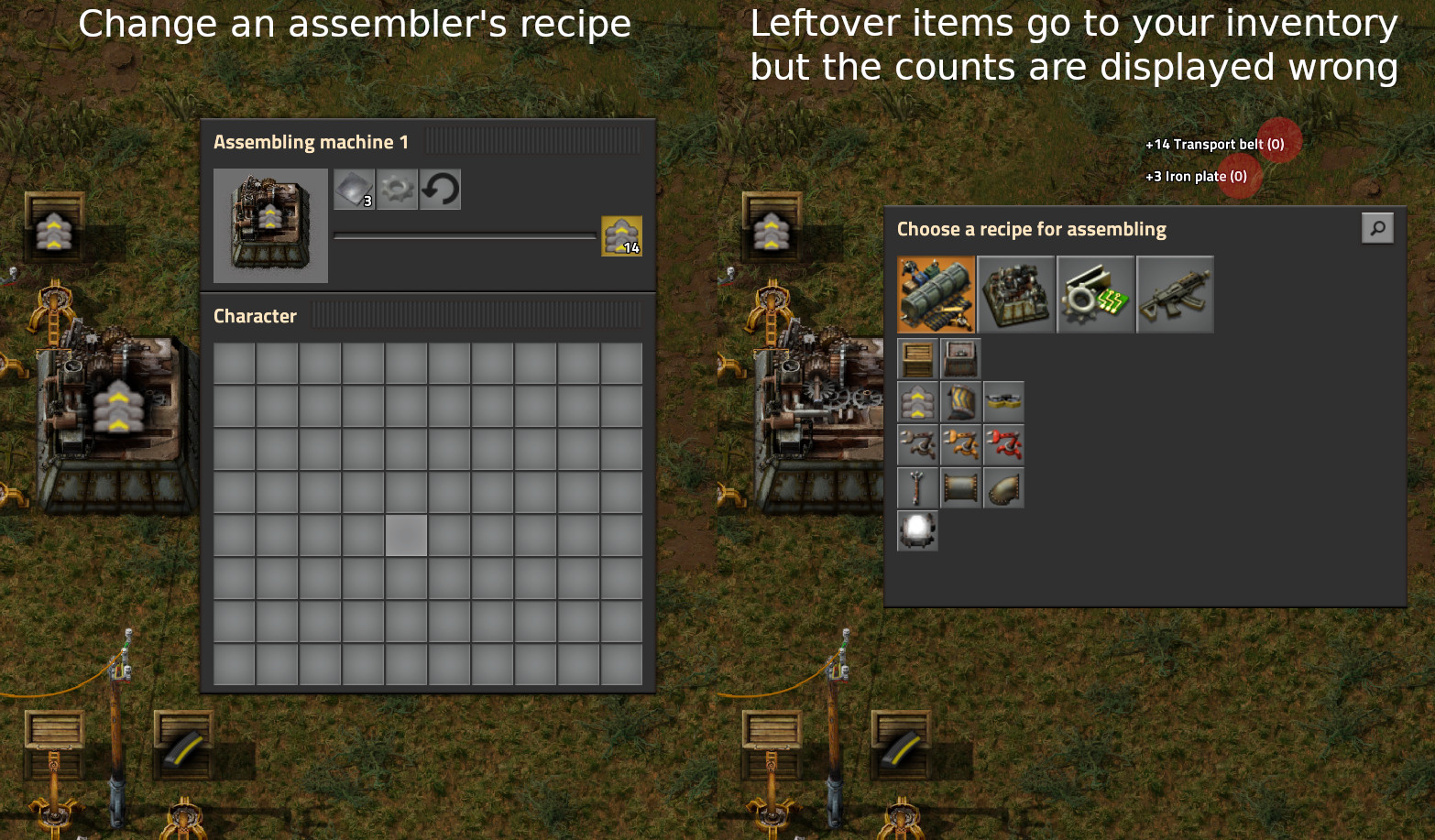The width and height of the screenshot is (1435, 840).
Task: Open the Intermediate products recipe tab
Action: 1095,294
